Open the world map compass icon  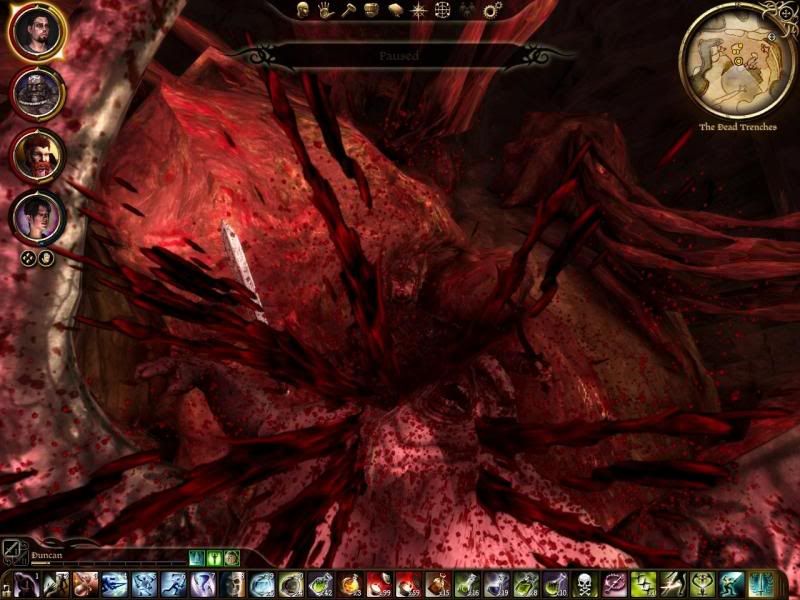417,11
